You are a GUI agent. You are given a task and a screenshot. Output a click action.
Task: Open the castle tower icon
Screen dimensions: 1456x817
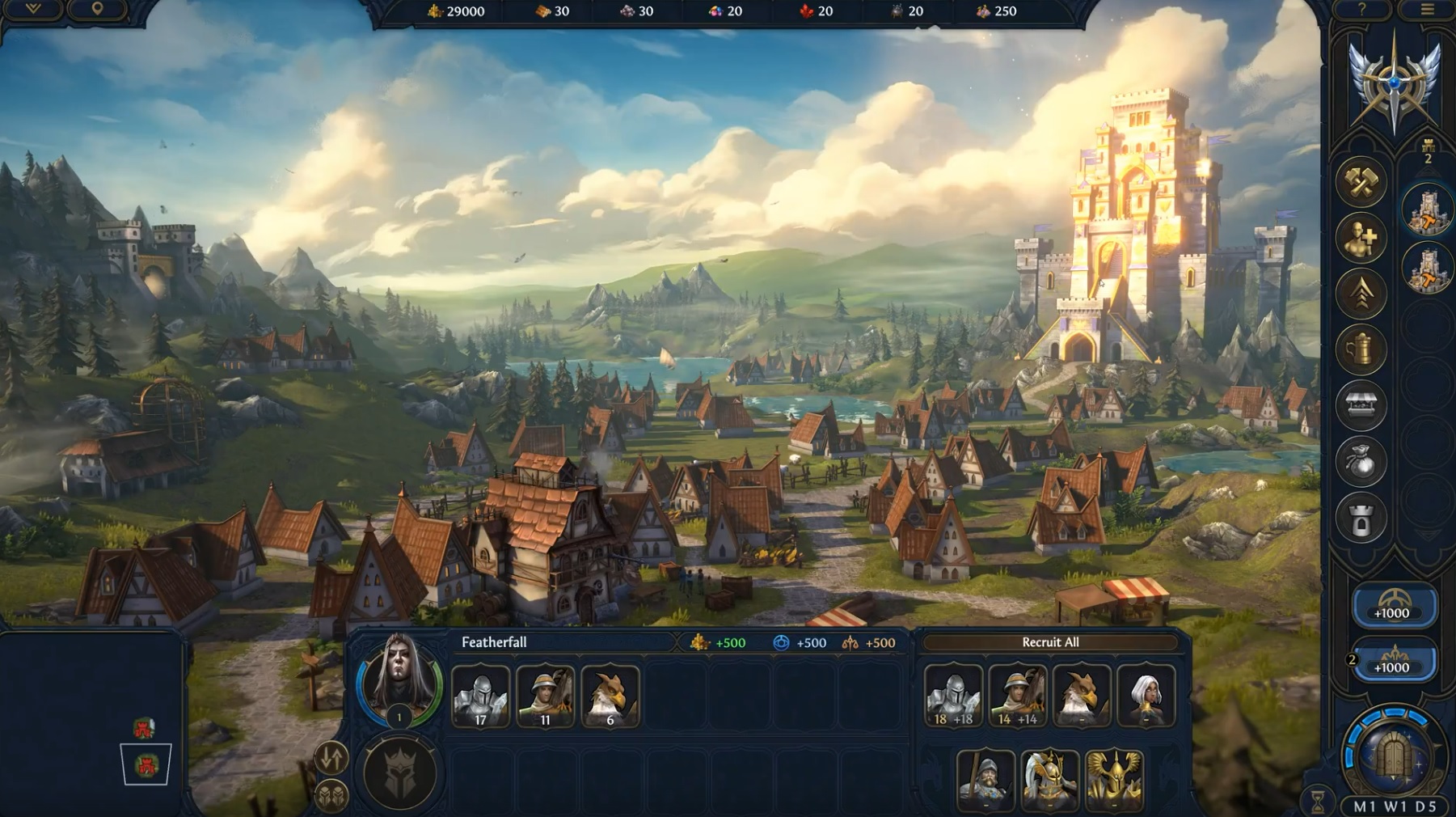[1361, 519]
